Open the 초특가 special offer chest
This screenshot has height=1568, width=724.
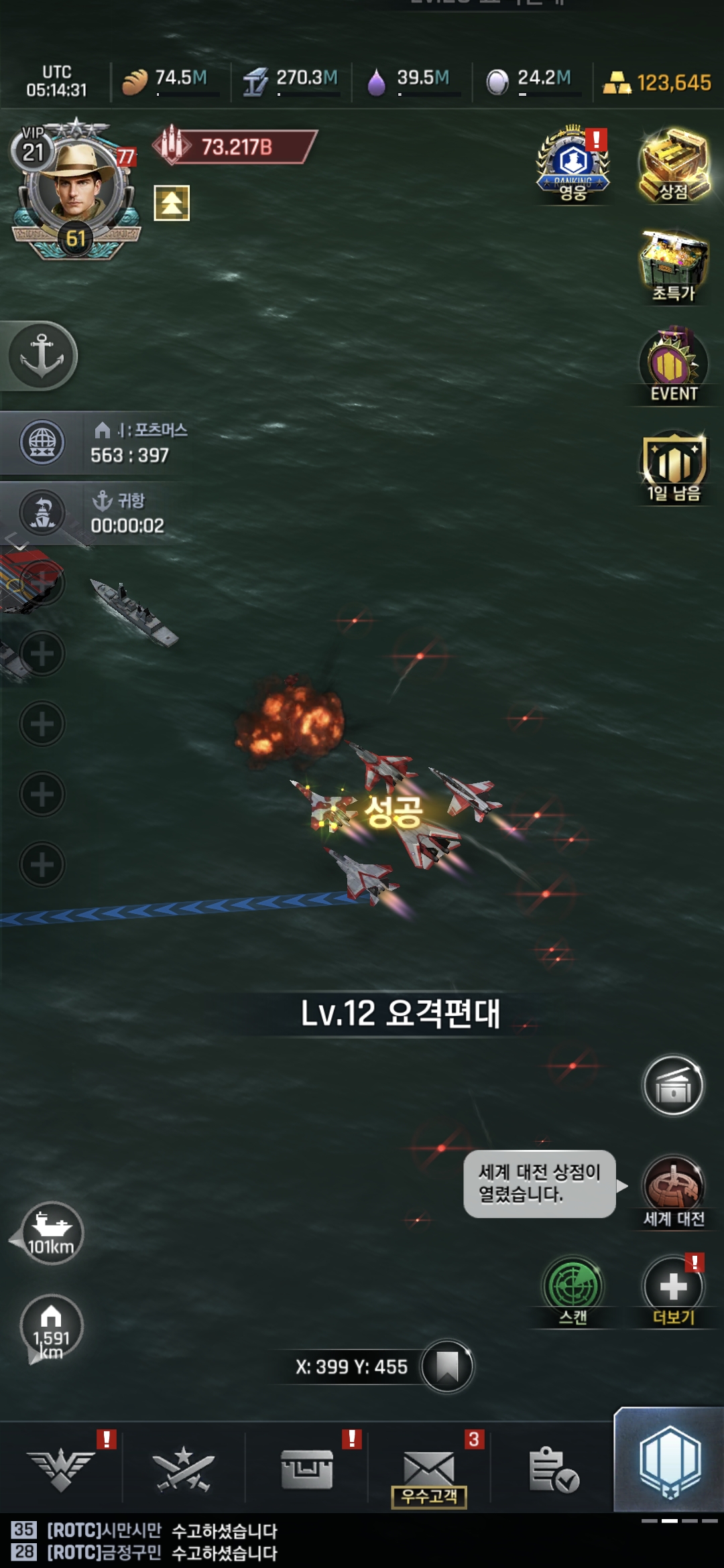[674, 265]
